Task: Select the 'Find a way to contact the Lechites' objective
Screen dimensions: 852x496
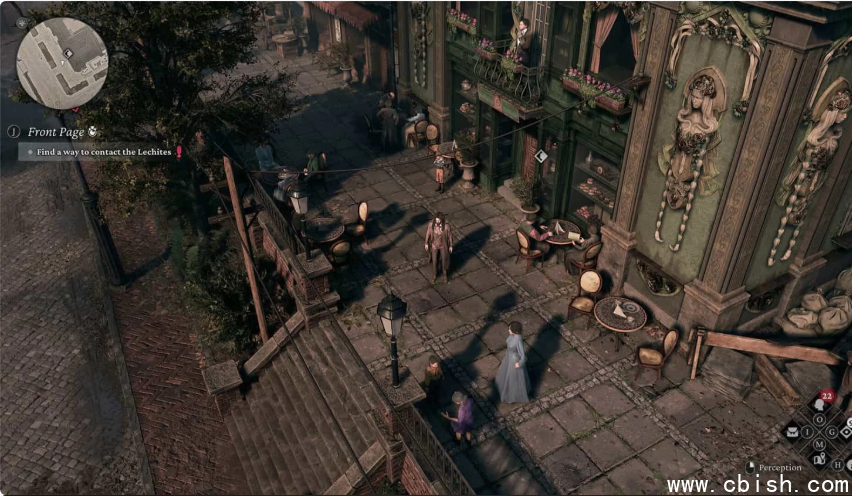Action: pyautogui.click(x=98, y=152)
